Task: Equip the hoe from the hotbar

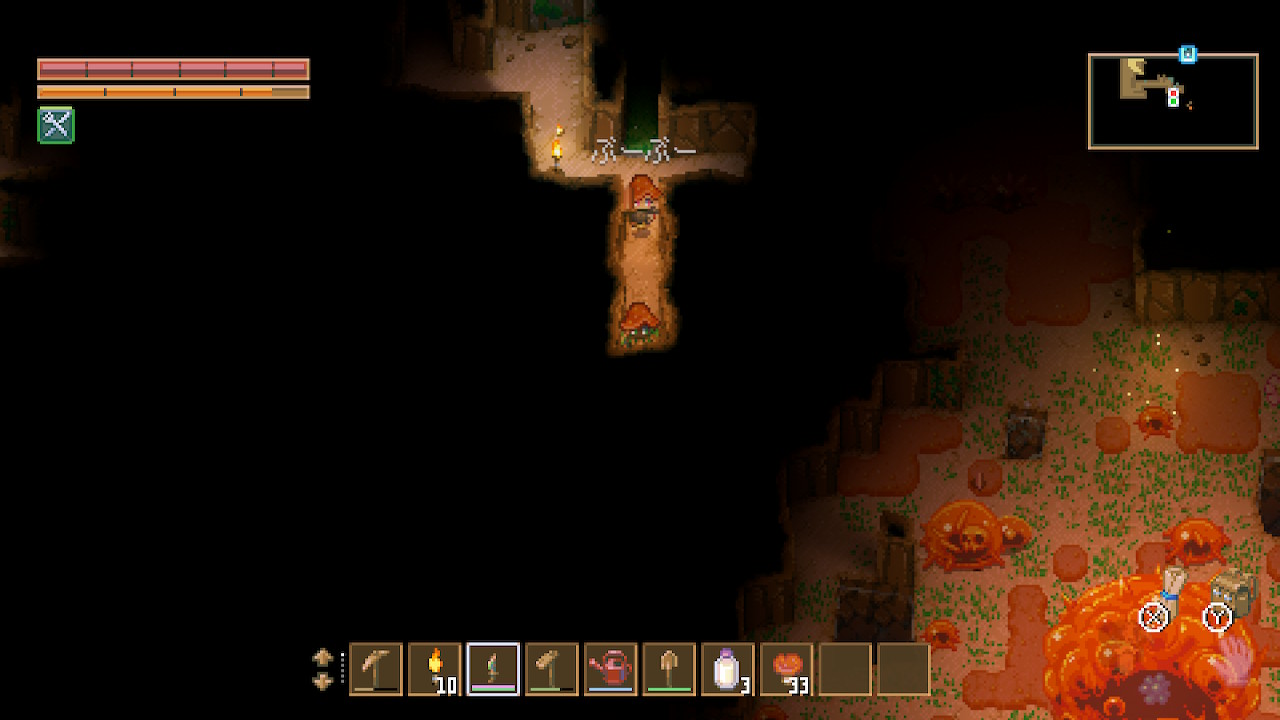Action: coord(552,669)
